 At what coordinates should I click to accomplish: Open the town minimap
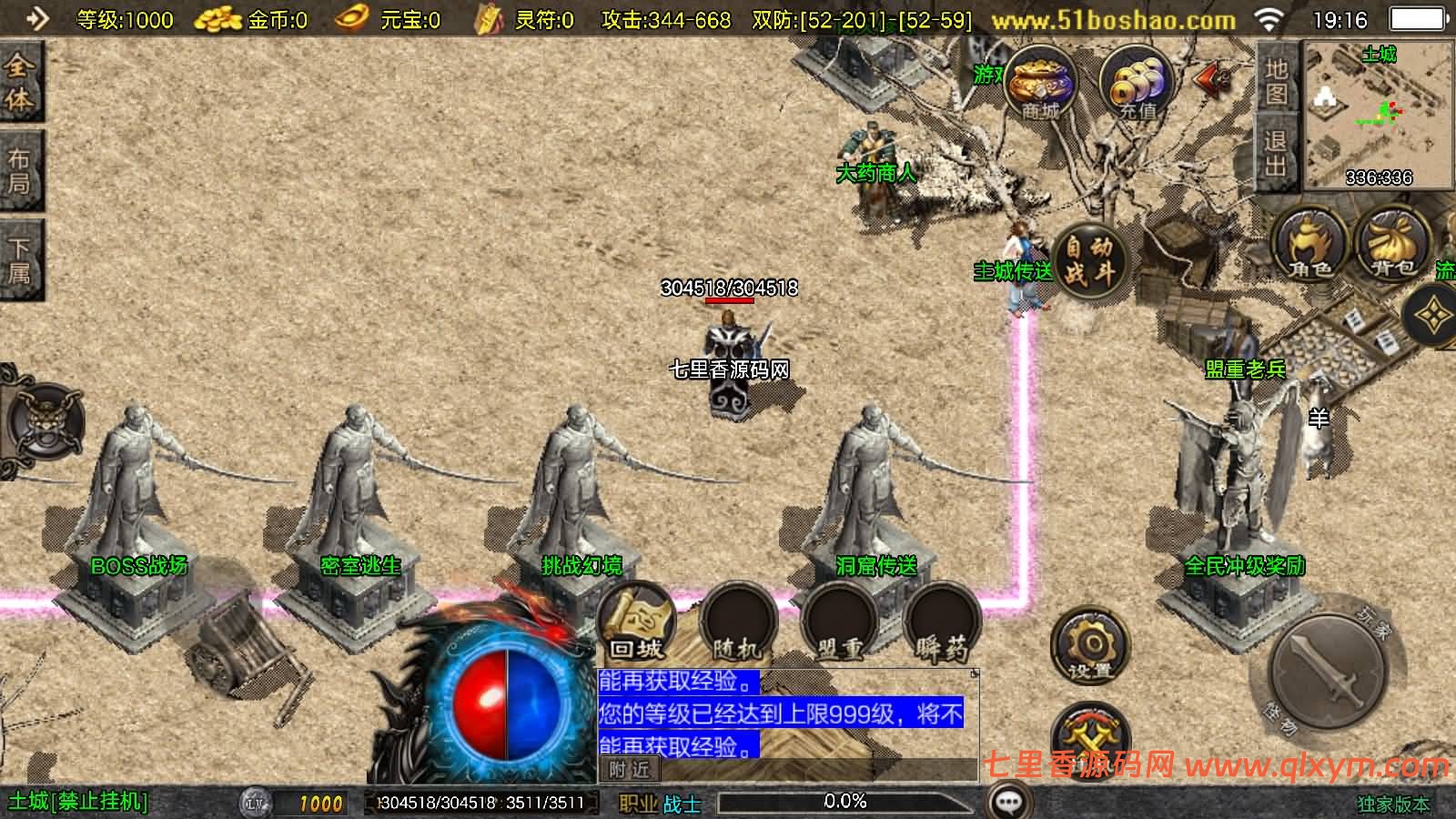tap(1379, 115)
